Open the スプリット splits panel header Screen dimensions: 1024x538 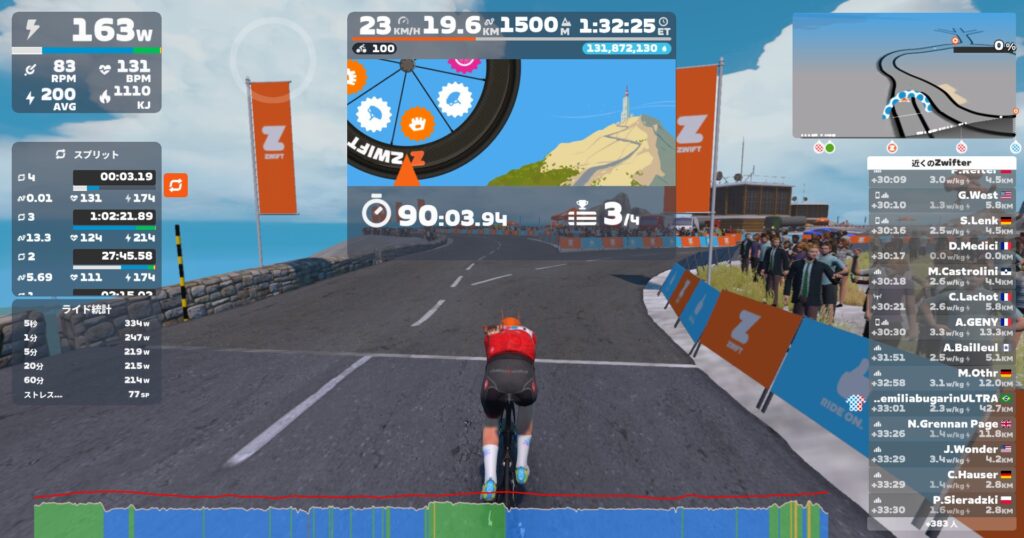86,155
